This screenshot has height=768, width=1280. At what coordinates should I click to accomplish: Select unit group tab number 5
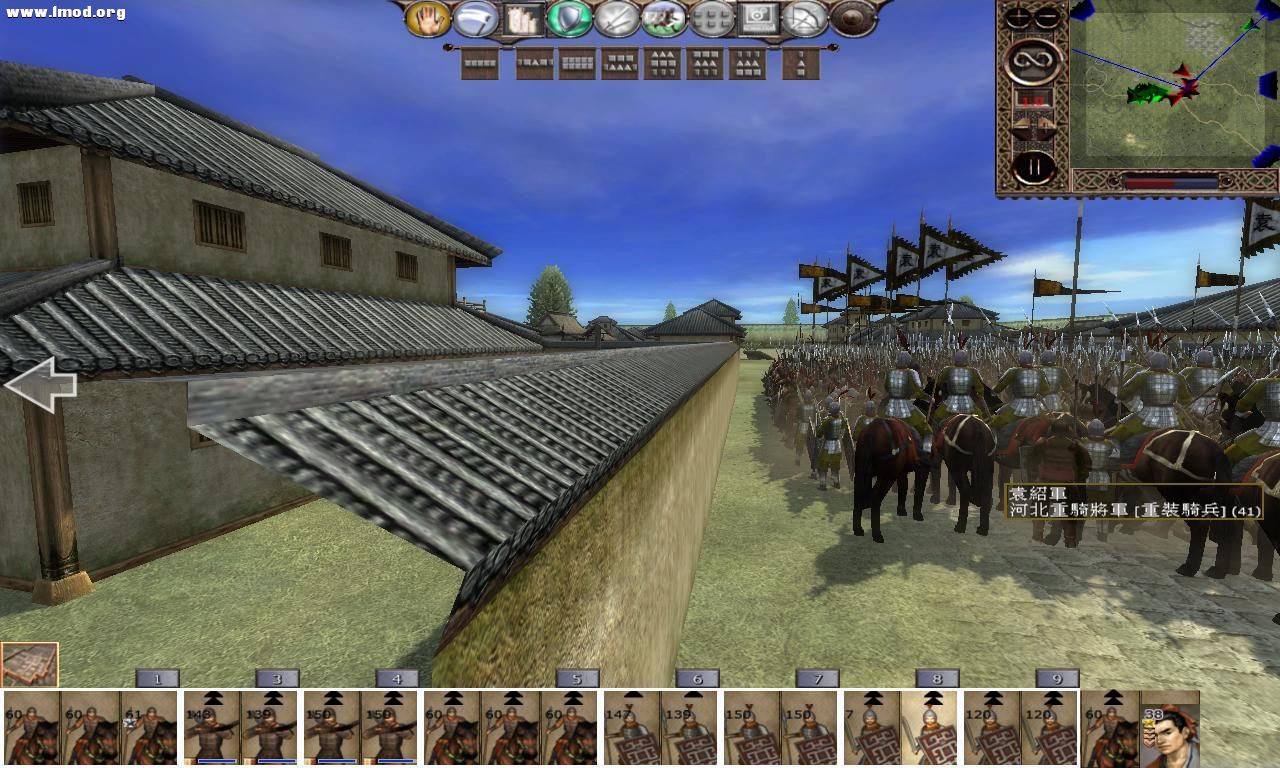coord(575,677)
